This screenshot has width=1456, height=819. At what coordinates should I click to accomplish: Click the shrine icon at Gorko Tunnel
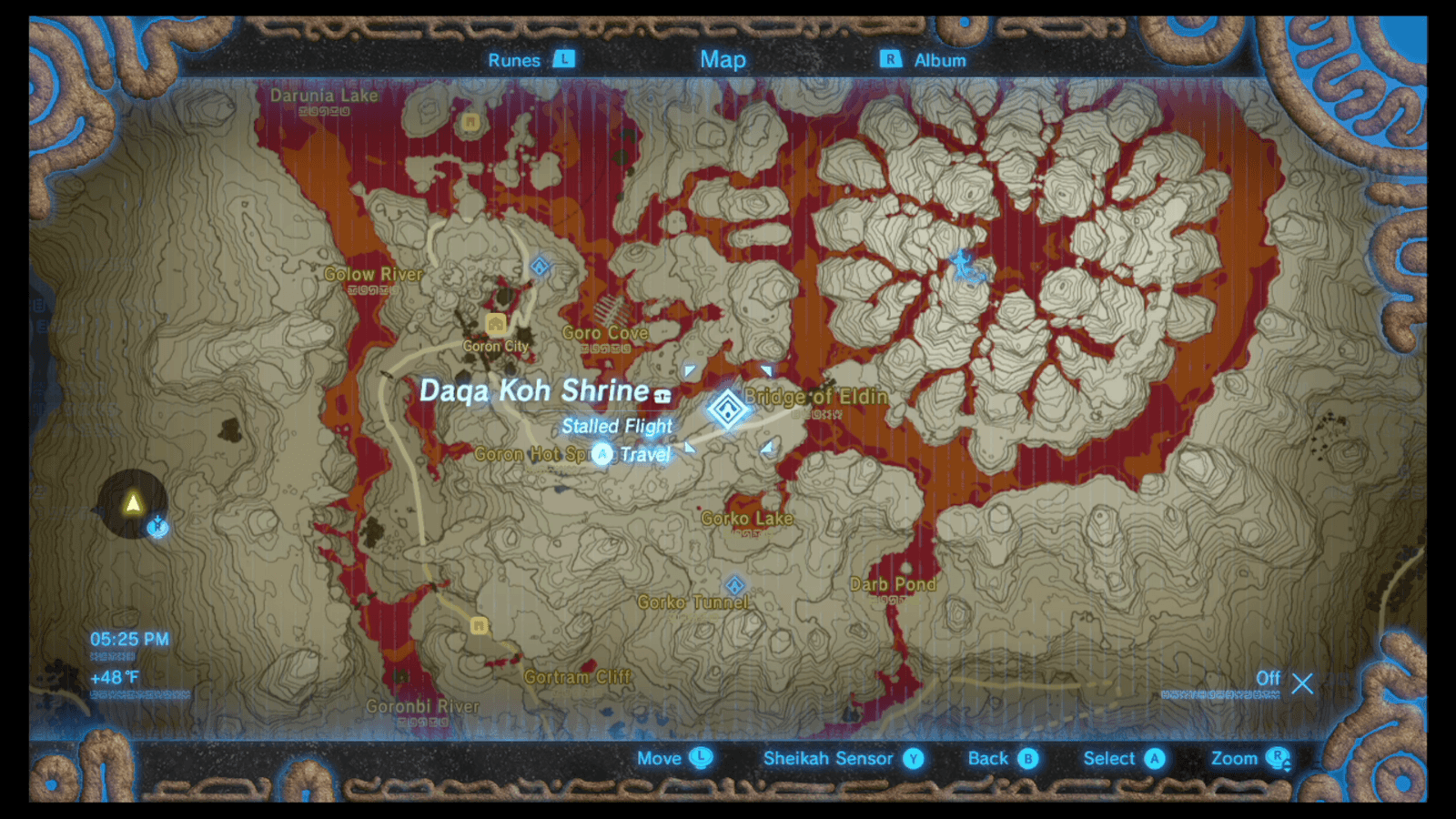tap(735, 583)
